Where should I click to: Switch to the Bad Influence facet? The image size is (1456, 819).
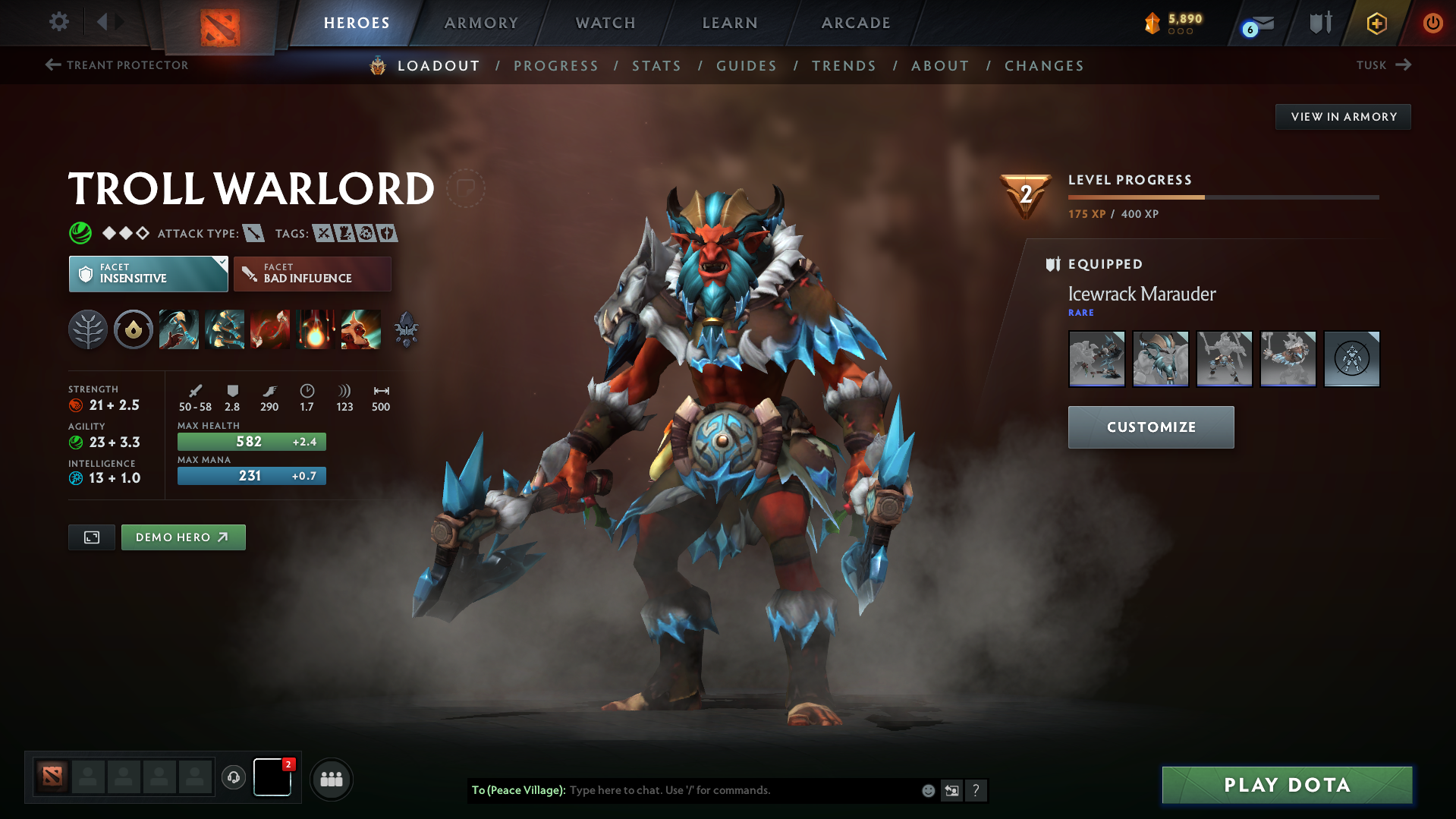coord(312,273)
